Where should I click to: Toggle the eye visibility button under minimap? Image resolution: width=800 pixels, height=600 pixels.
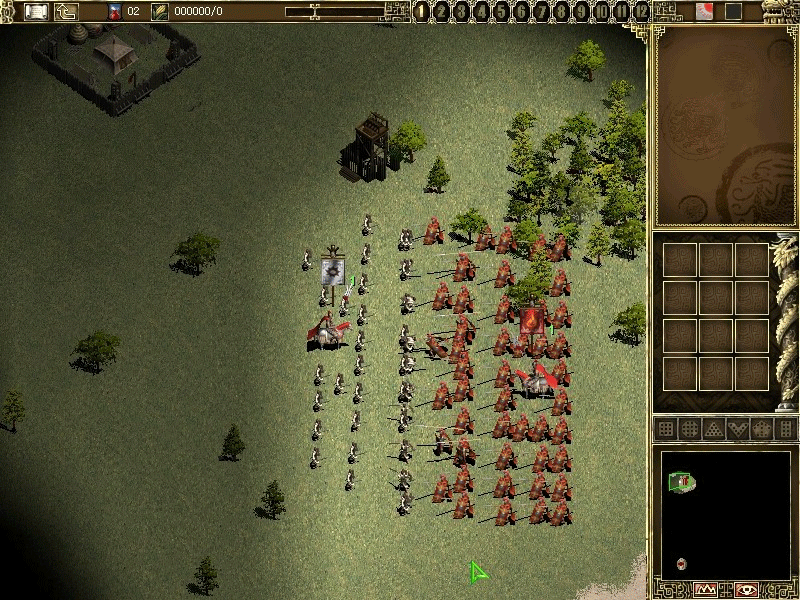pyautogui.click(x=746, y=589)
